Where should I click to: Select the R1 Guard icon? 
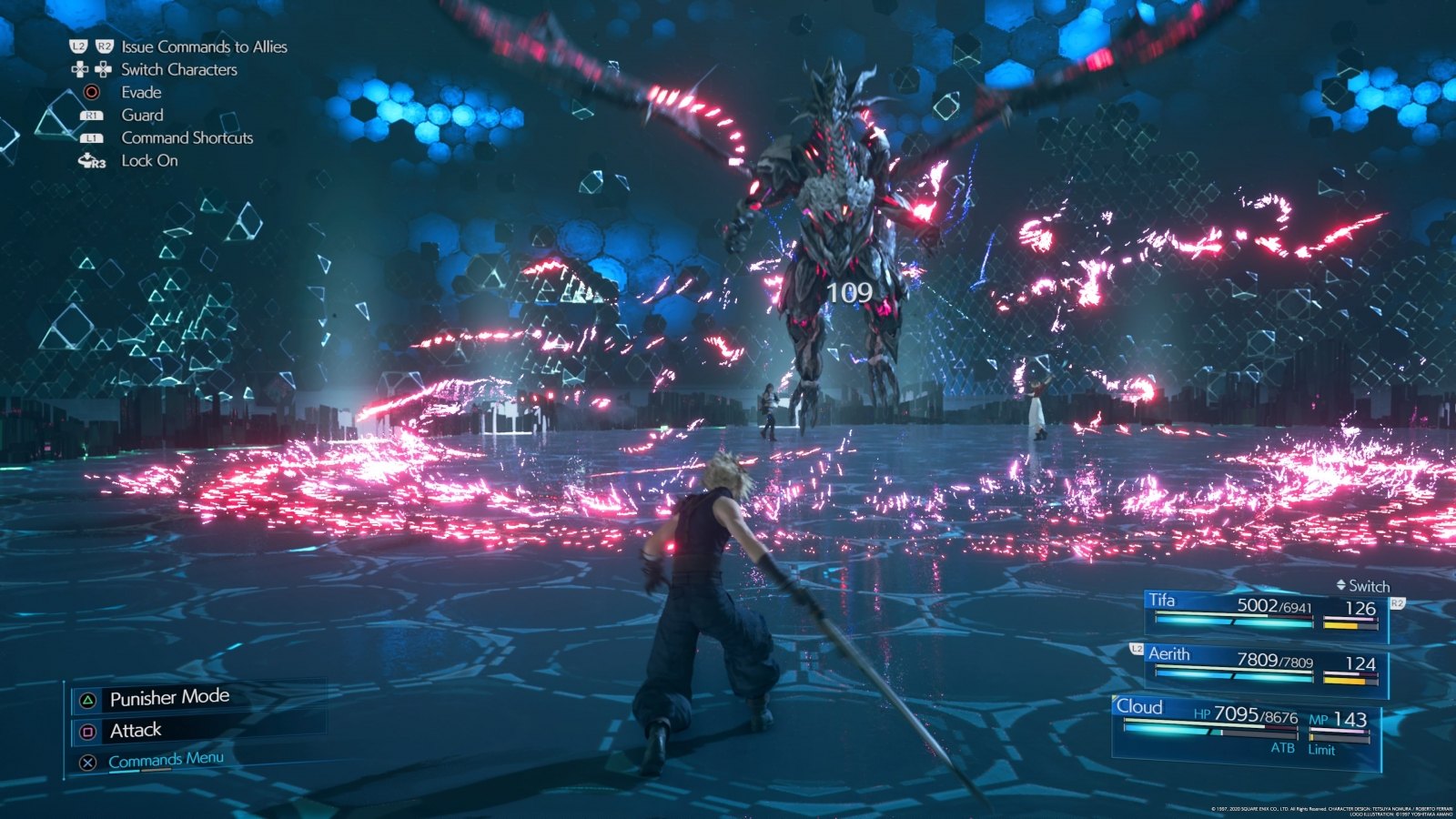pyautogui.click(x=90, y=115)
